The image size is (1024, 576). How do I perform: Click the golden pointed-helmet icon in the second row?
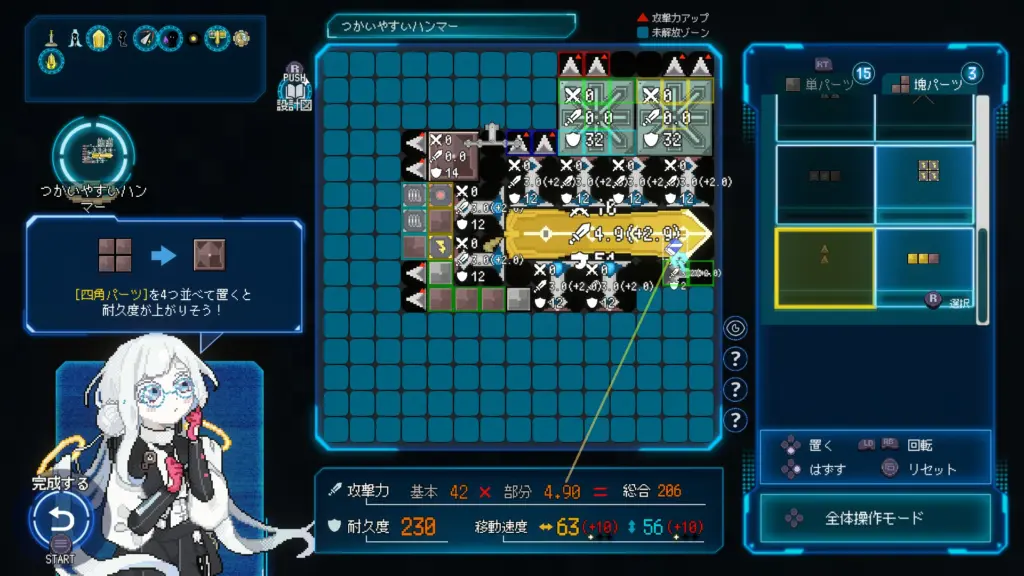[x=52, y=61]
